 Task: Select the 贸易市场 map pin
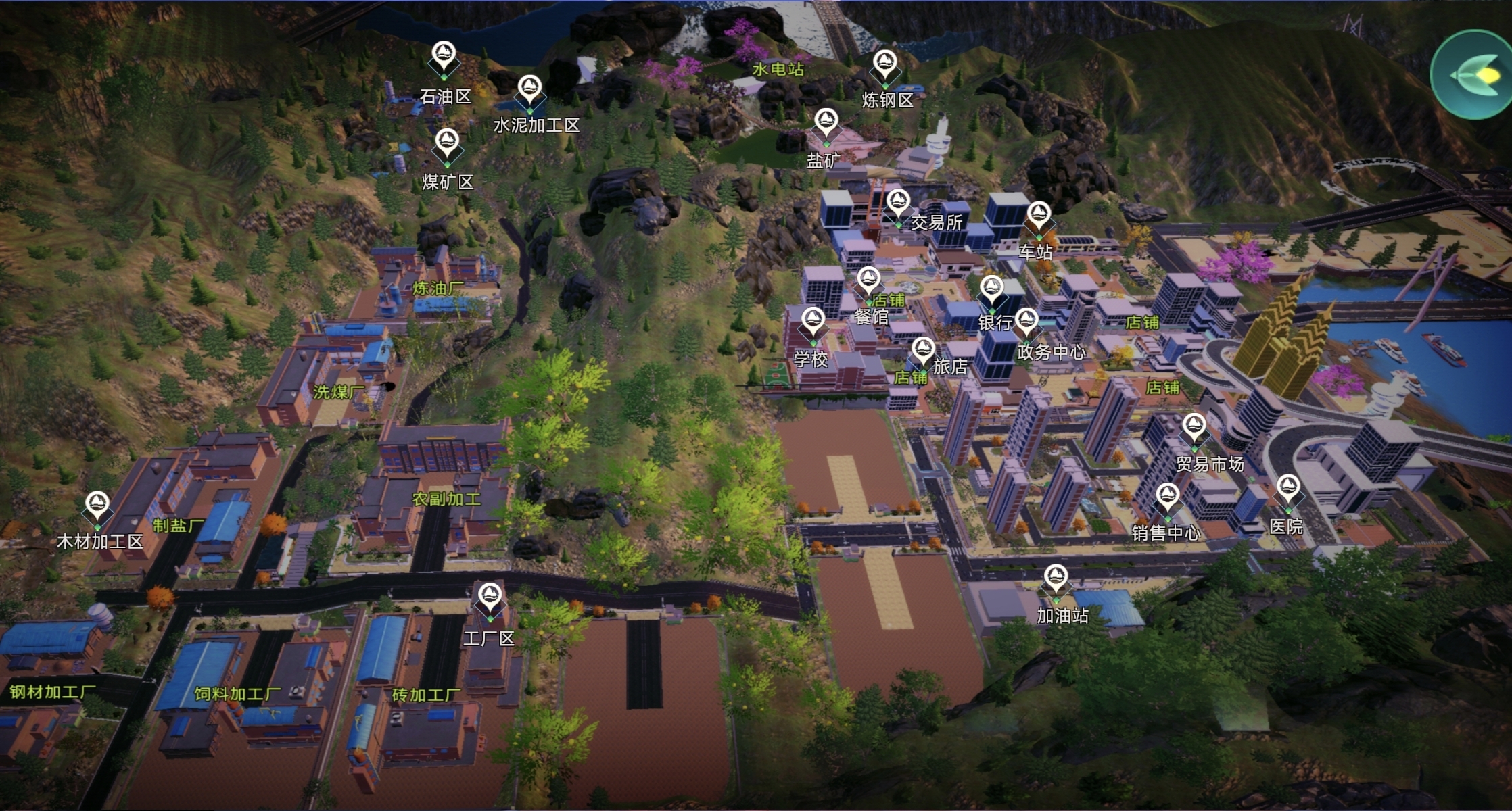tap(1194, 428)
